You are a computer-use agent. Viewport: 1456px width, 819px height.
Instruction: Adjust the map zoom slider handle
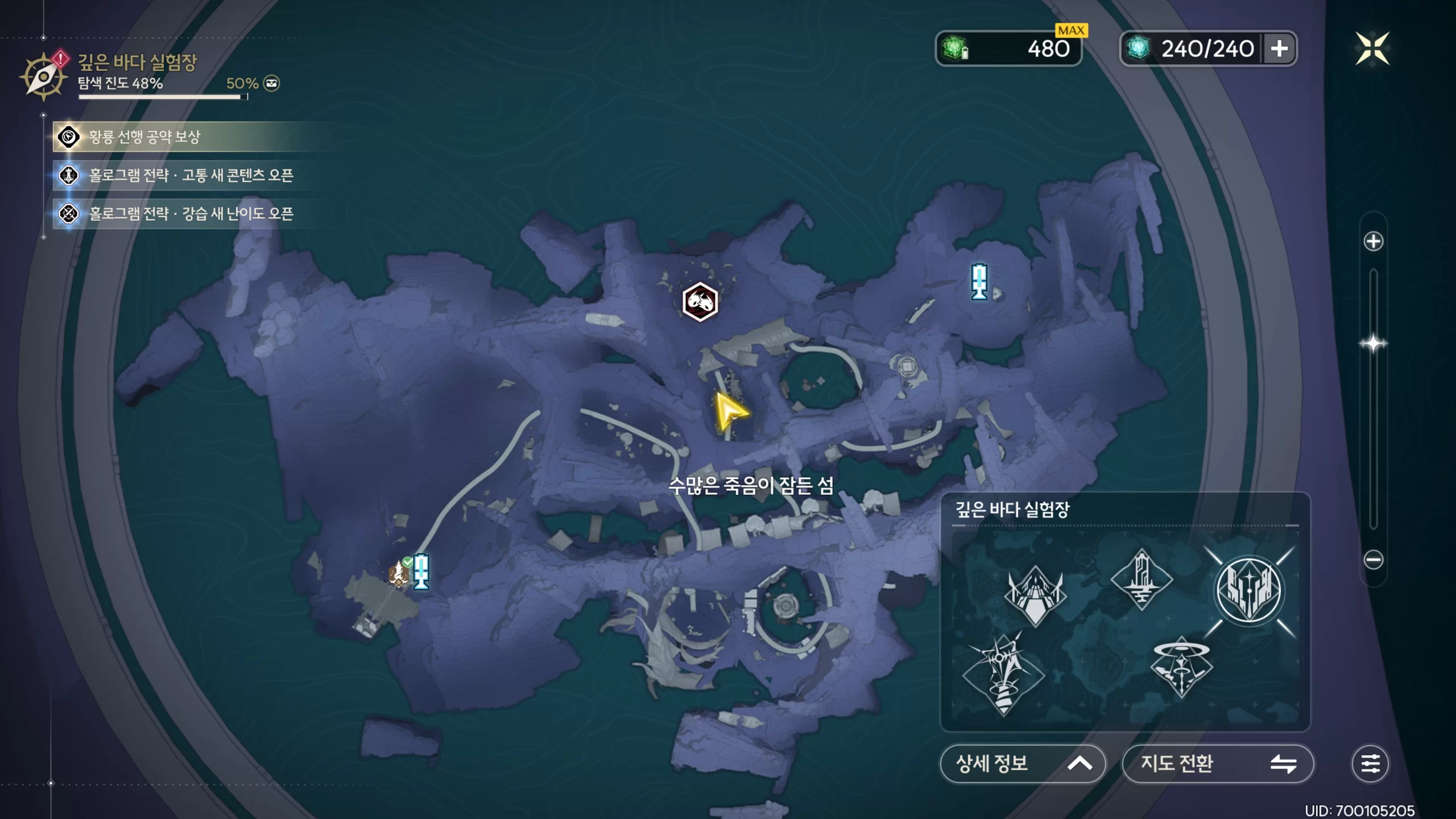1373,344
